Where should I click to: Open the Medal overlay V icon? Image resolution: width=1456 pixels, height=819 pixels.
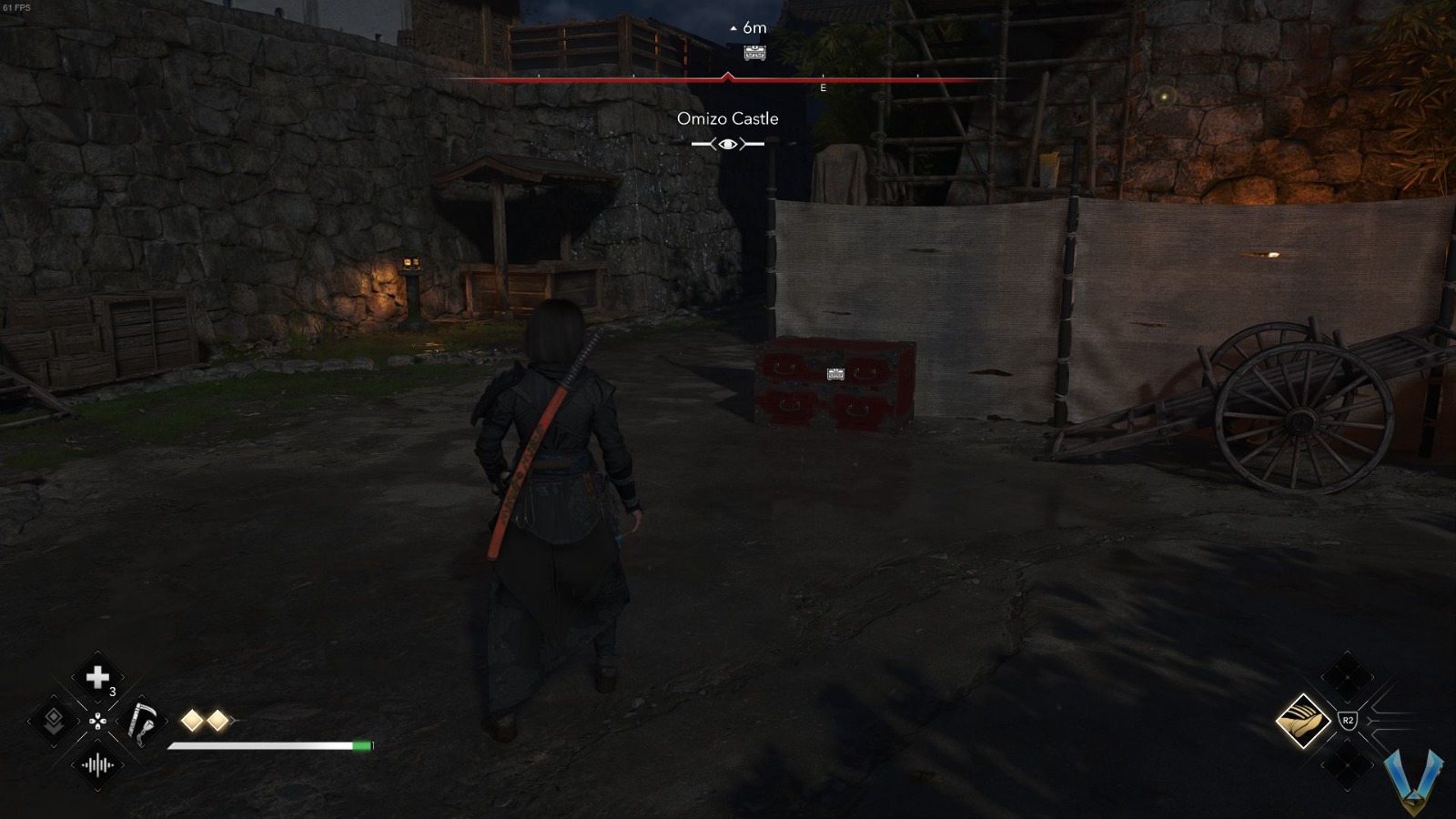pyautogui.click(x=1413, y=781)
